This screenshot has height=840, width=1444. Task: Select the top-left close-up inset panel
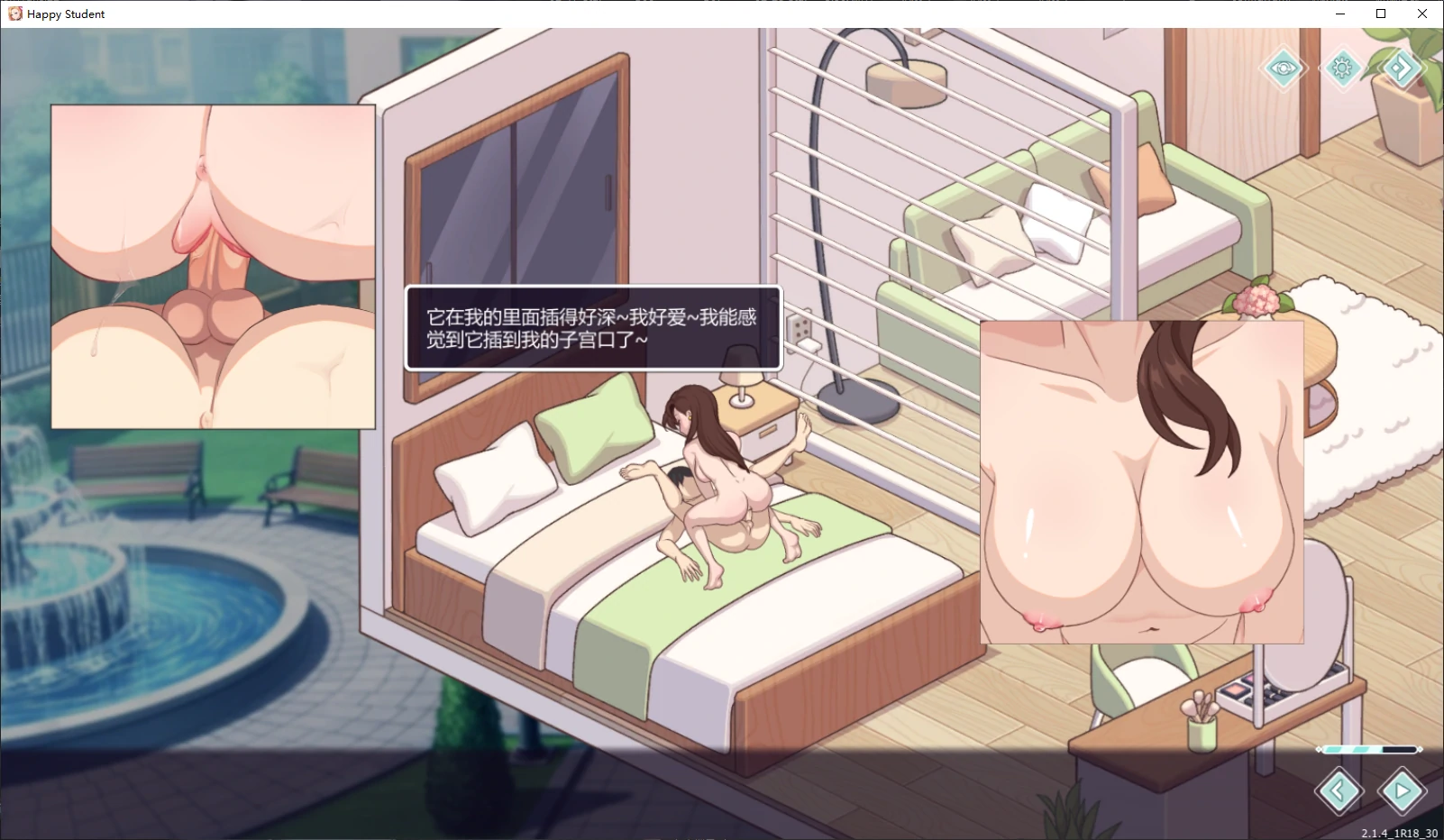click(214, 268)
